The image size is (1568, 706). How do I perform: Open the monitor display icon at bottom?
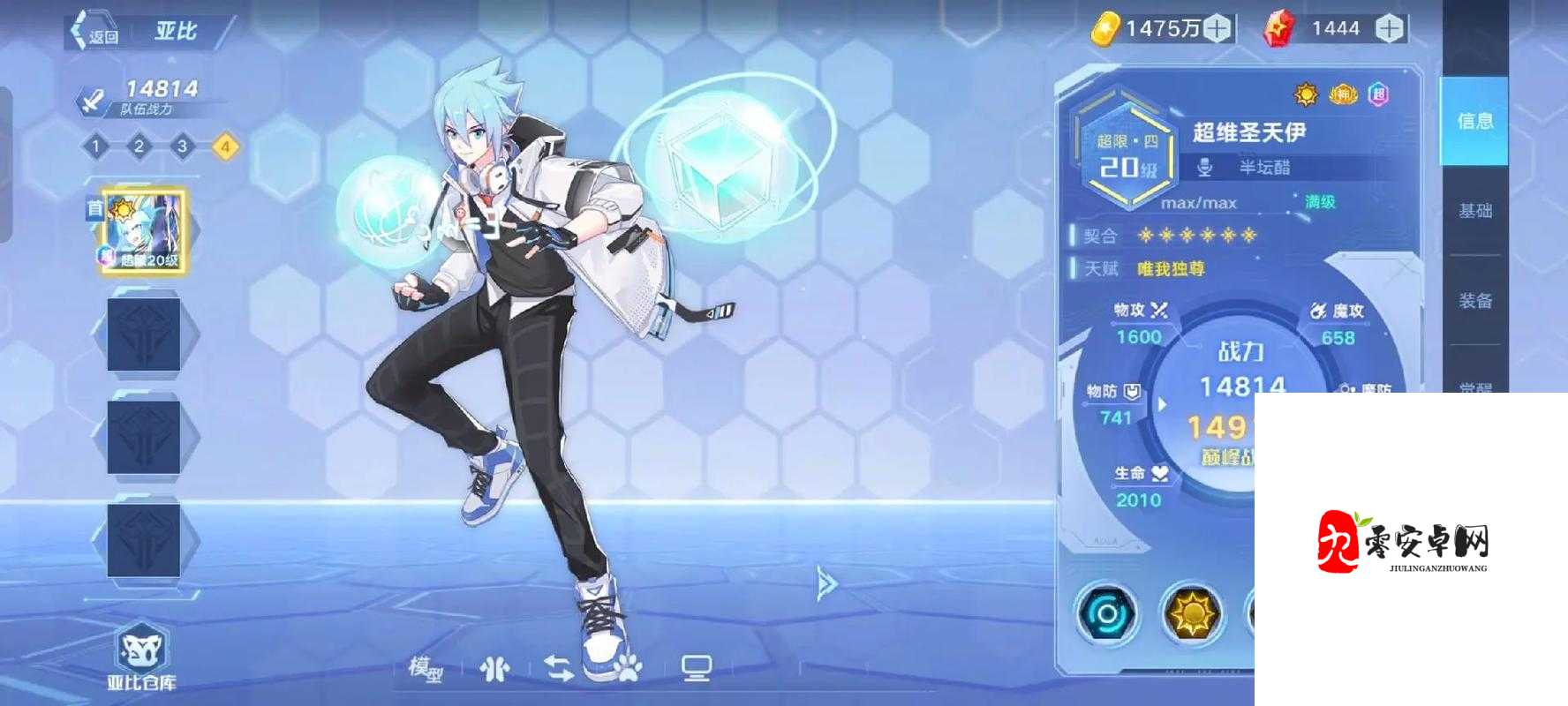698,668
